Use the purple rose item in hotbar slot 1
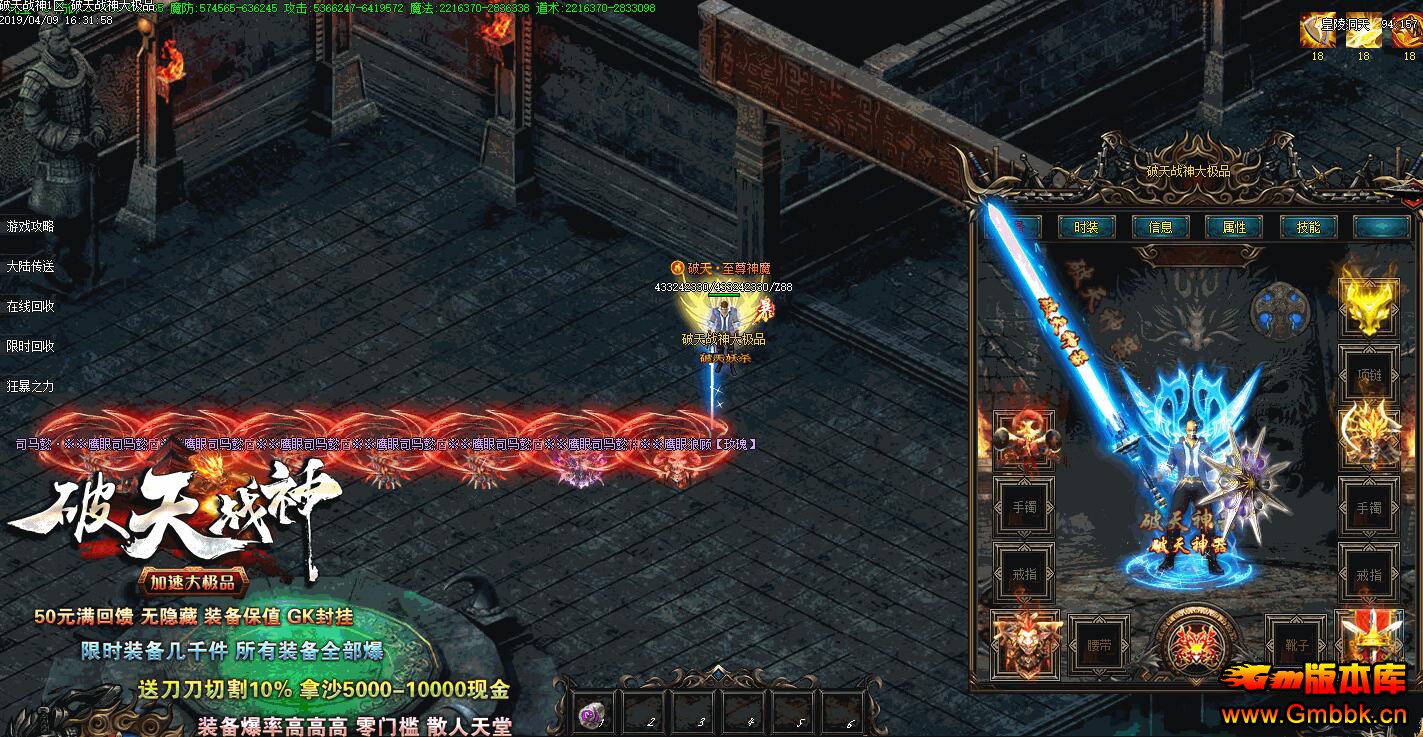Screen dimensions: 1423x737 coord(593,714)
